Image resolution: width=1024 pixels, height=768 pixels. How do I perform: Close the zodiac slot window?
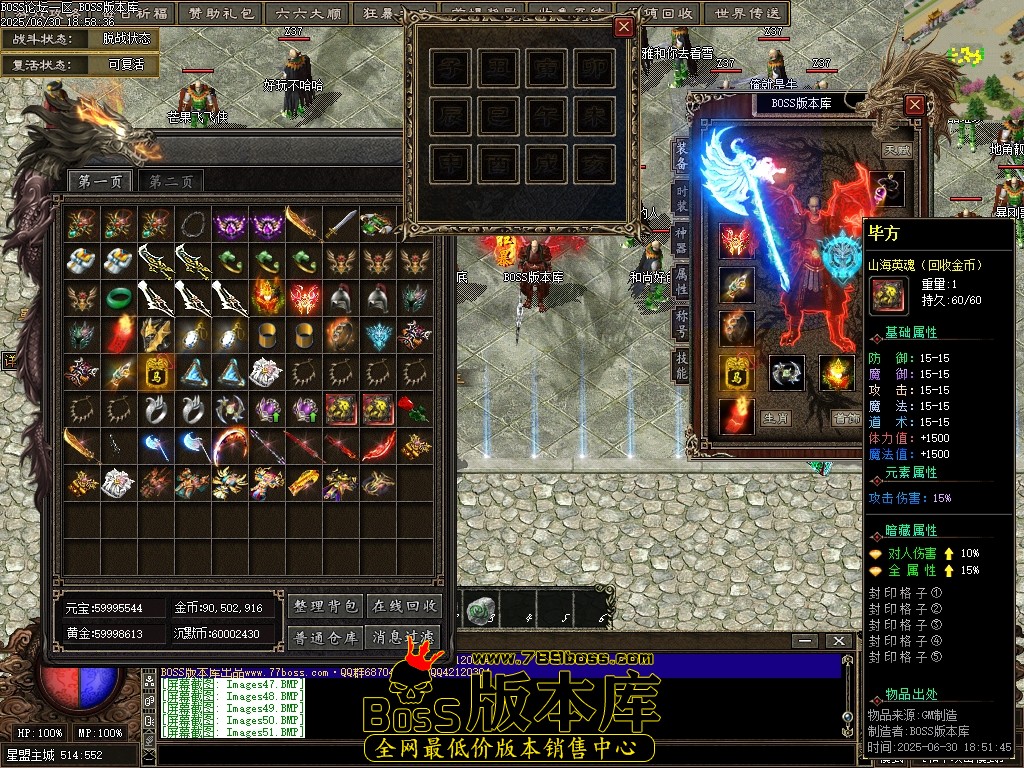tap(624, 27)
